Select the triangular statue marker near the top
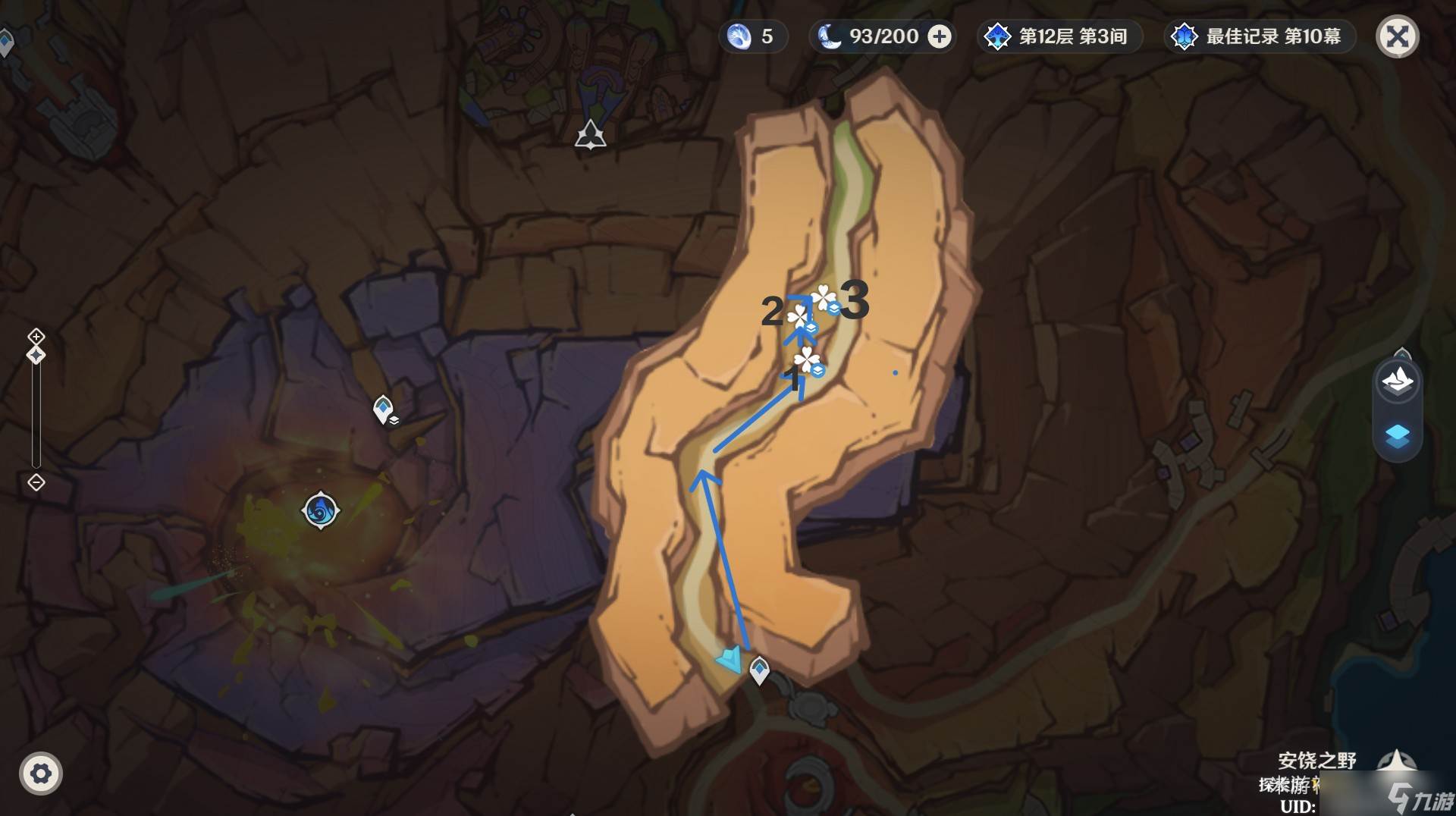 tap(590, 136)
